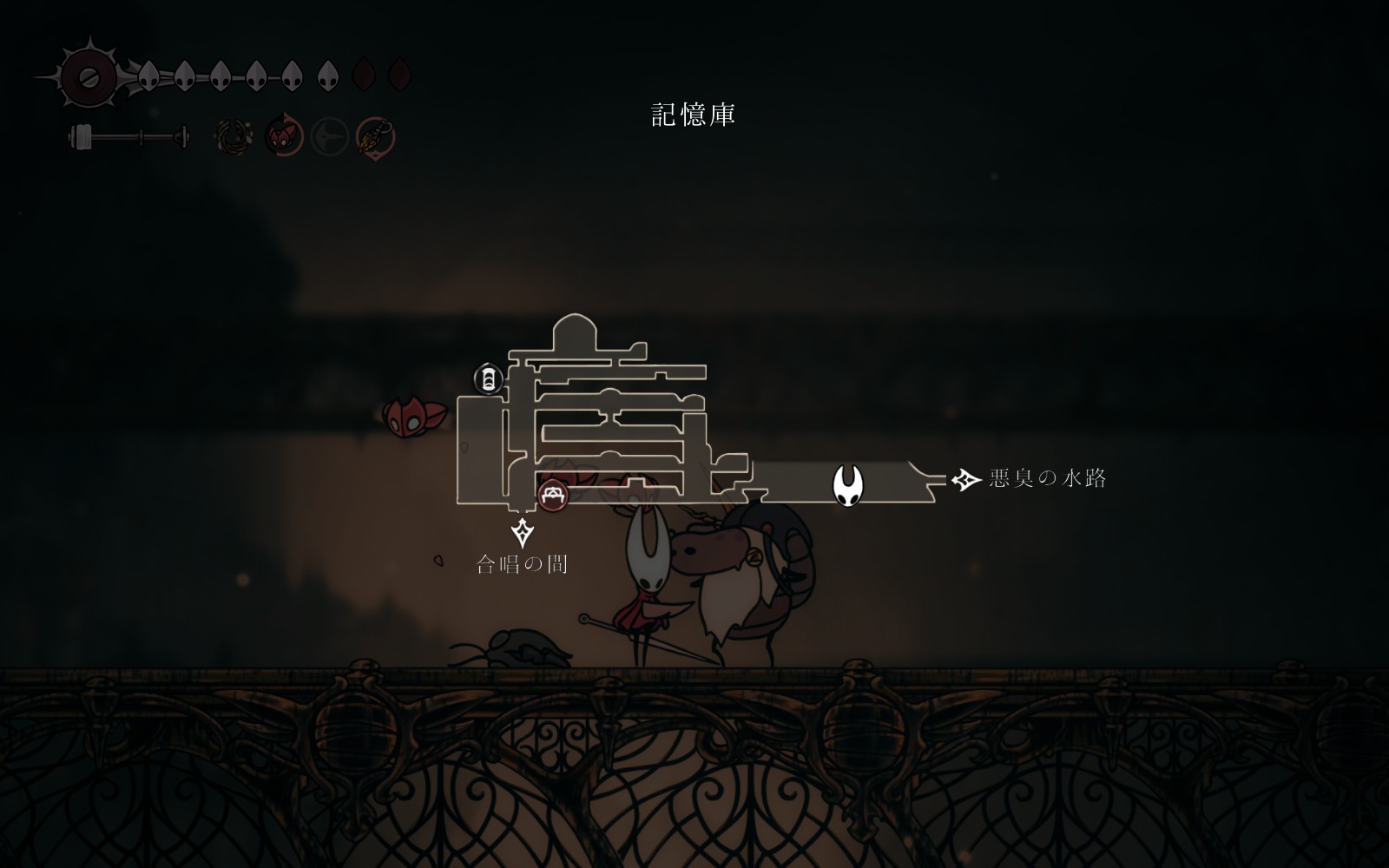Click the 記憶庫 area map layout

pos(608,417)
